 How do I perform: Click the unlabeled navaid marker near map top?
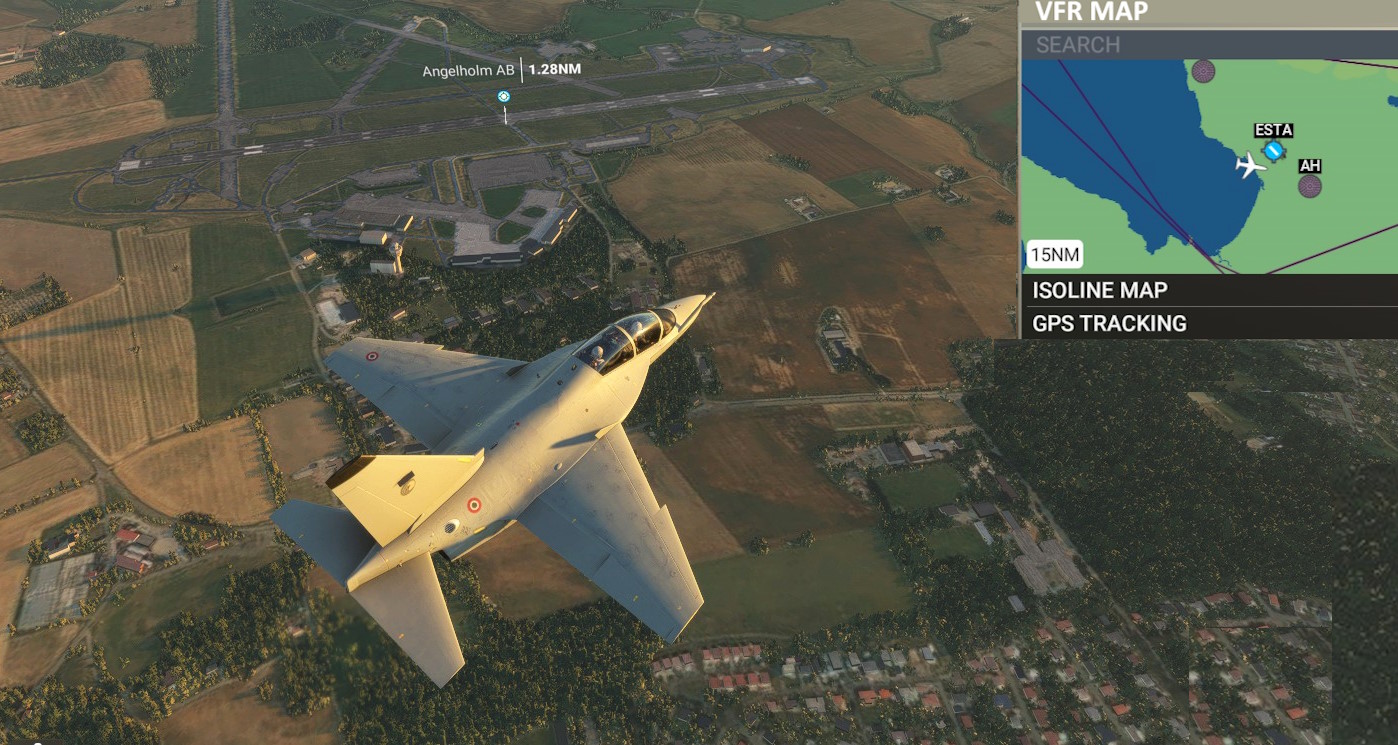tap(1203, 71)
